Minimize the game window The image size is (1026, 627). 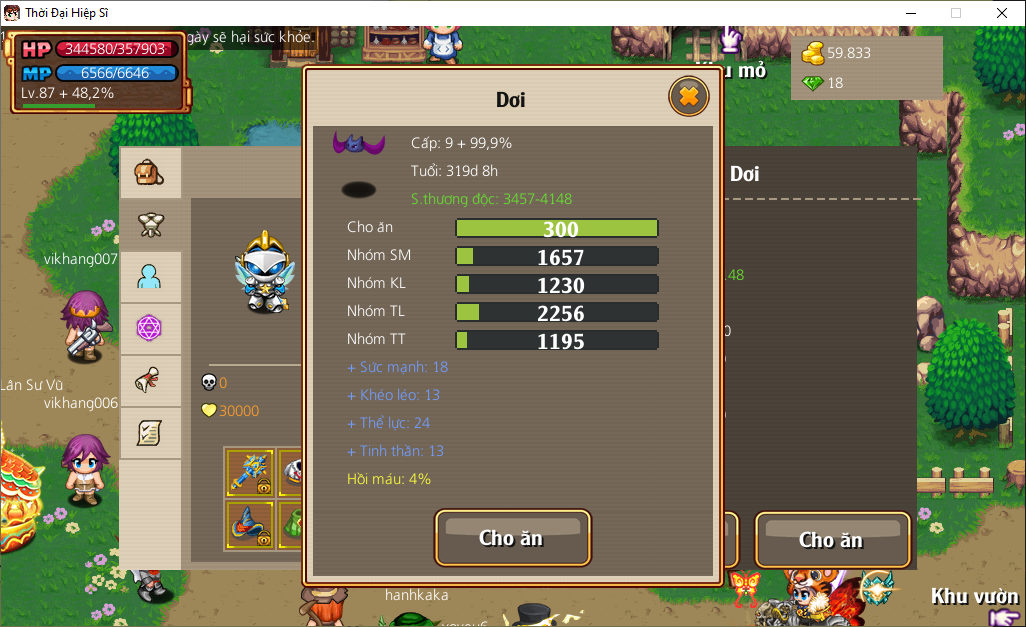[910, 13]
